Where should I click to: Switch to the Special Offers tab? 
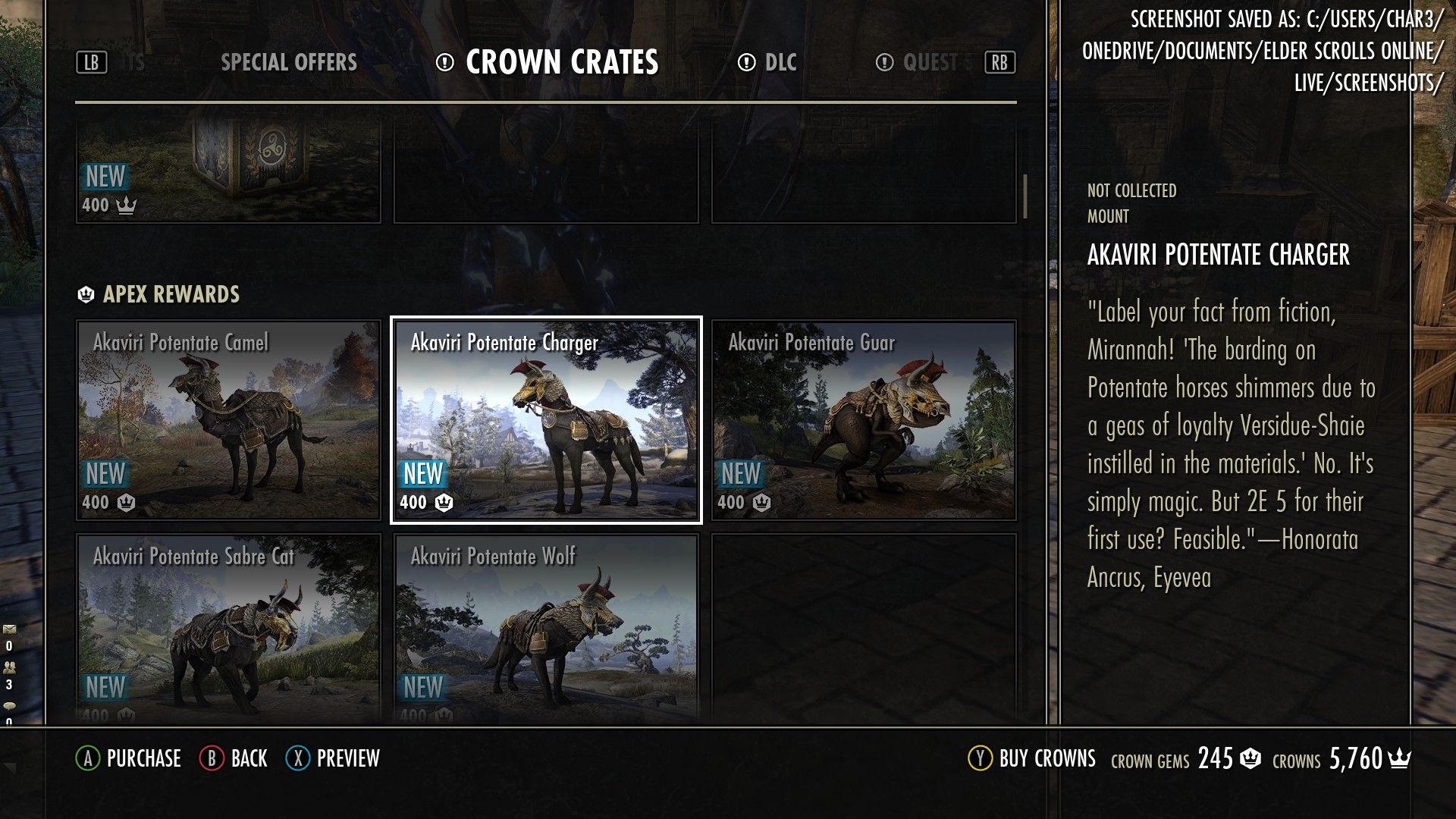pyautogui.click(x=288, y=62)
